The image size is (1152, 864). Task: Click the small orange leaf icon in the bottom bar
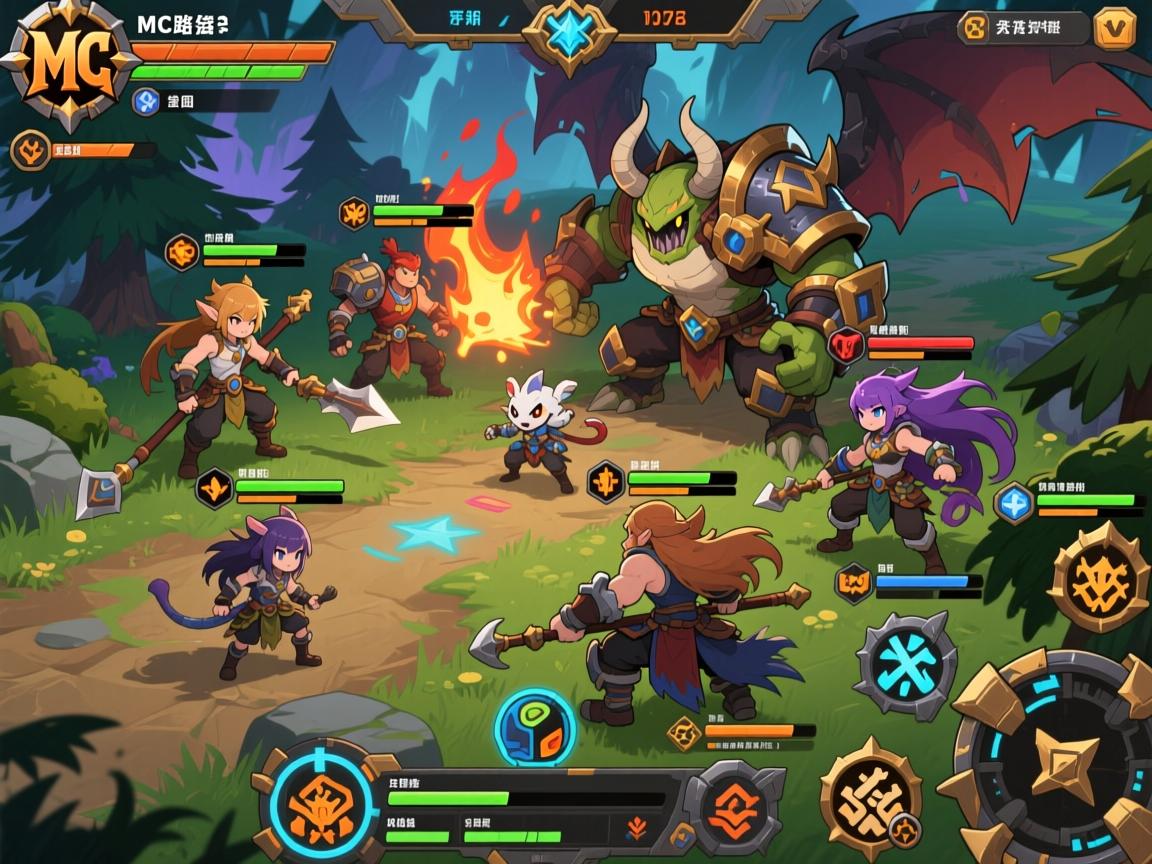pyautogui.click(x=636, y=827)
